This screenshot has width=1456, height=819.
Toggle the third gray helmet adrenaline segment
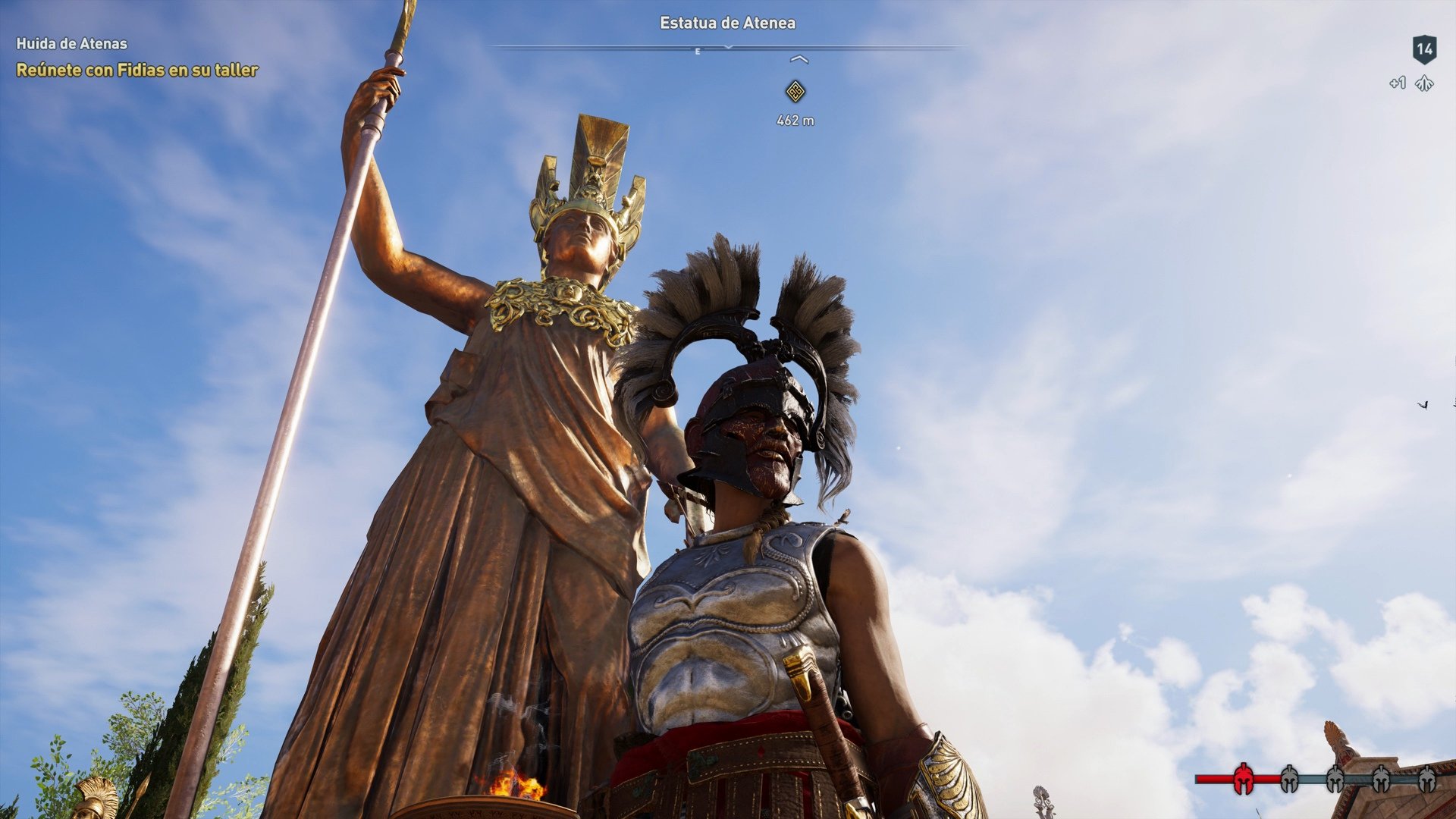pos(1335,778)
